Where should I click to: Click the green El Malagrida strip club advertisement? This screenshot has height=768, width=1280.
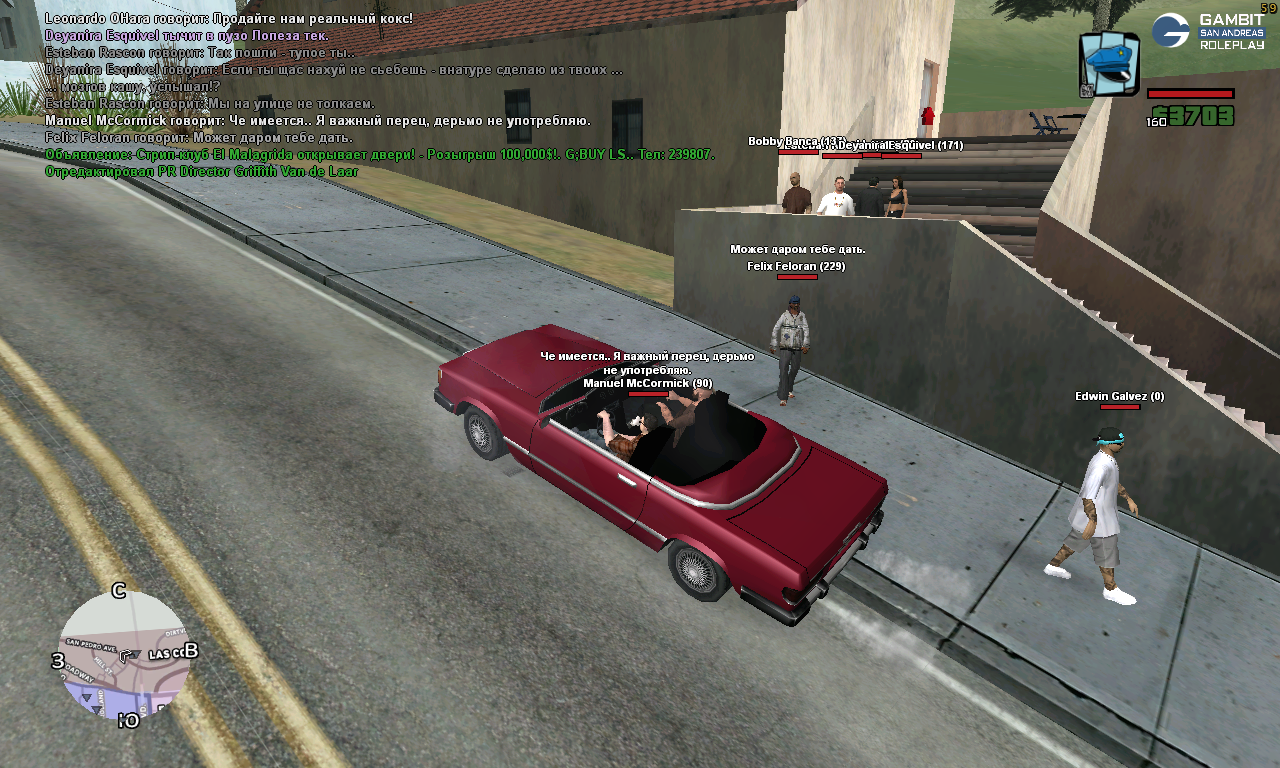(379, 155)
